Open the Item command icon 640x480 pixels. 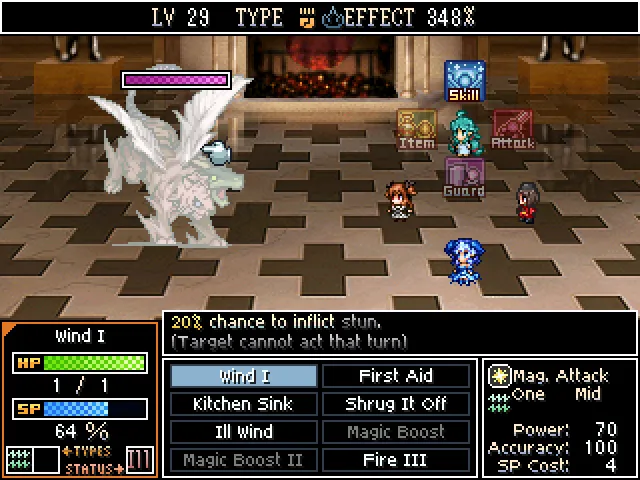click(417, 129)
